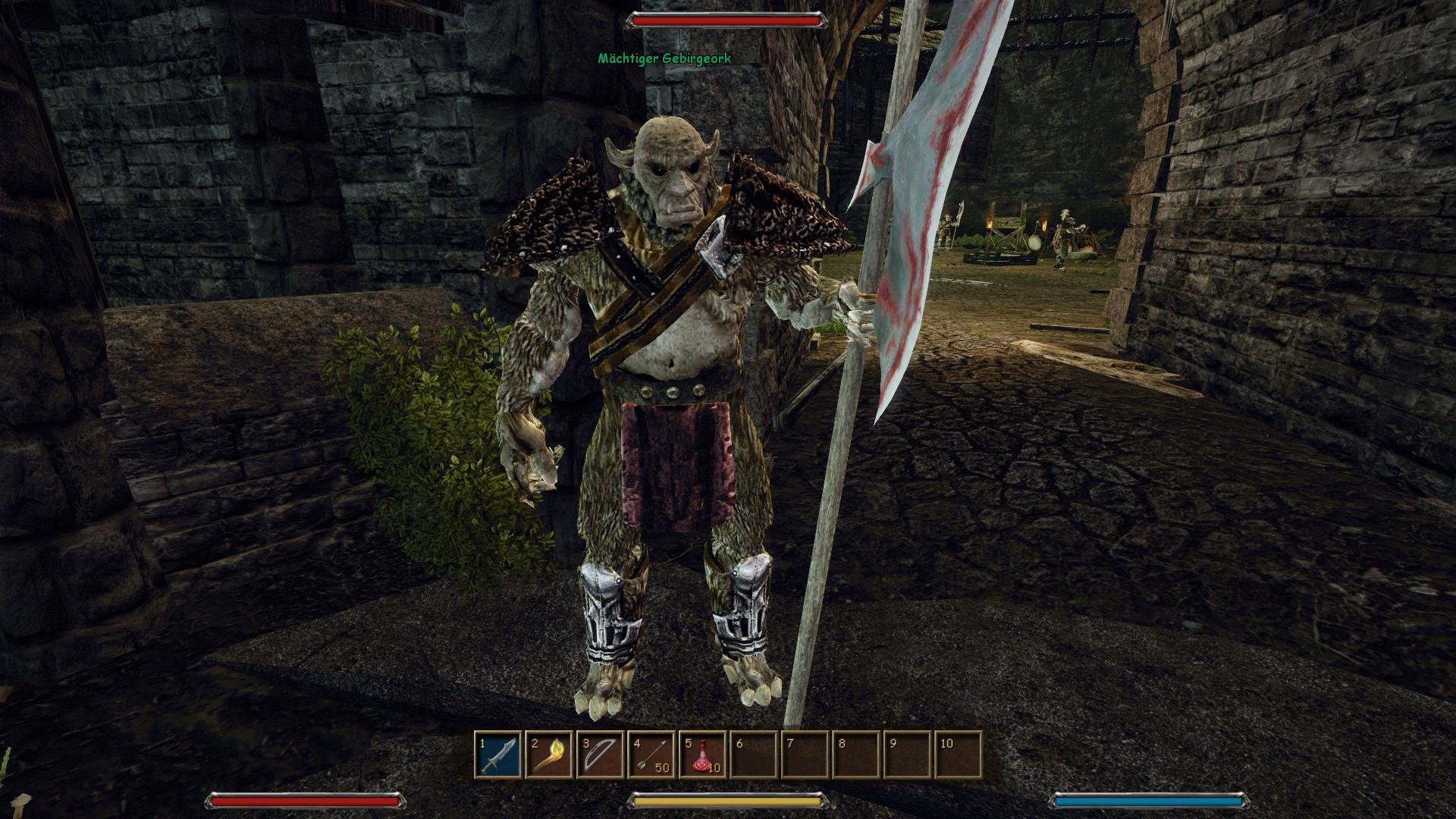Choose the bow in quick slot 3

[601, 755]
